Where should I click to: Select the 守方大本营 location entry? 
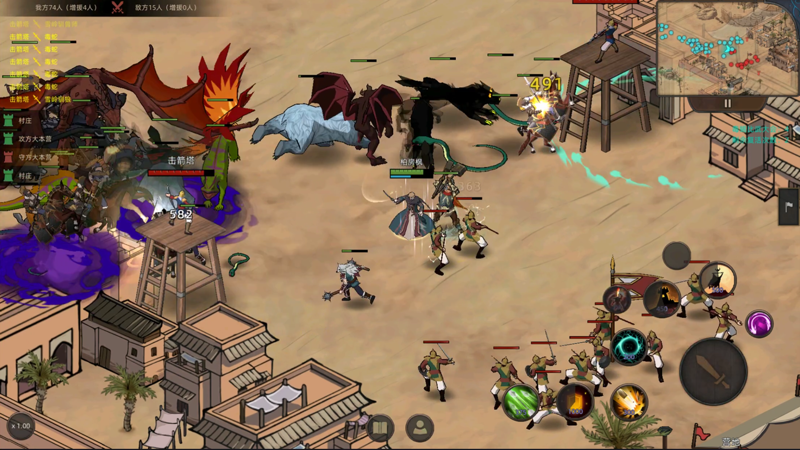pyautogui.click(x=35, y=157)
